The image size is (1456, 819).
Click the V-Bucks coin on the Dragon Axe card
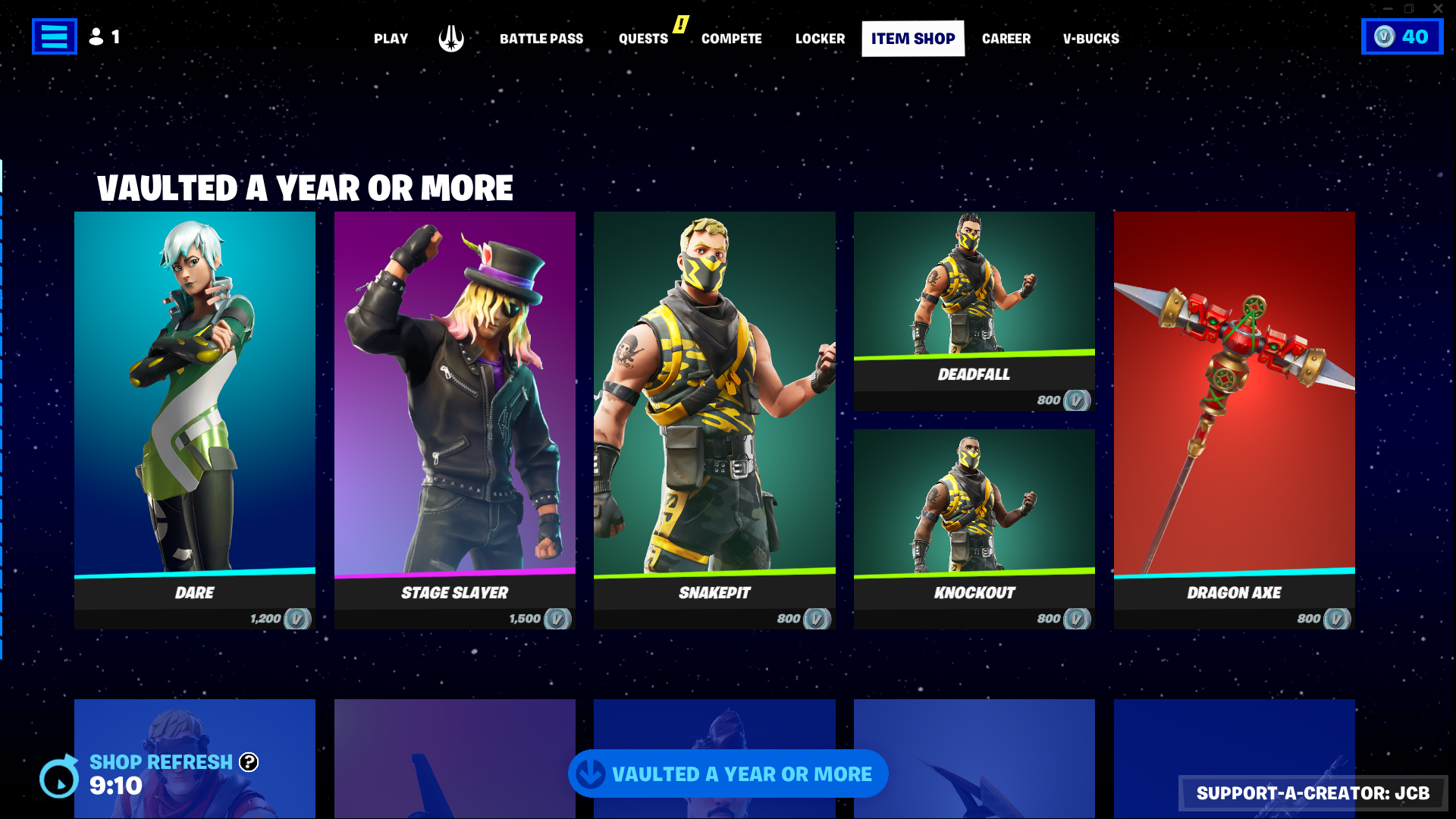tap(1336, 618)
